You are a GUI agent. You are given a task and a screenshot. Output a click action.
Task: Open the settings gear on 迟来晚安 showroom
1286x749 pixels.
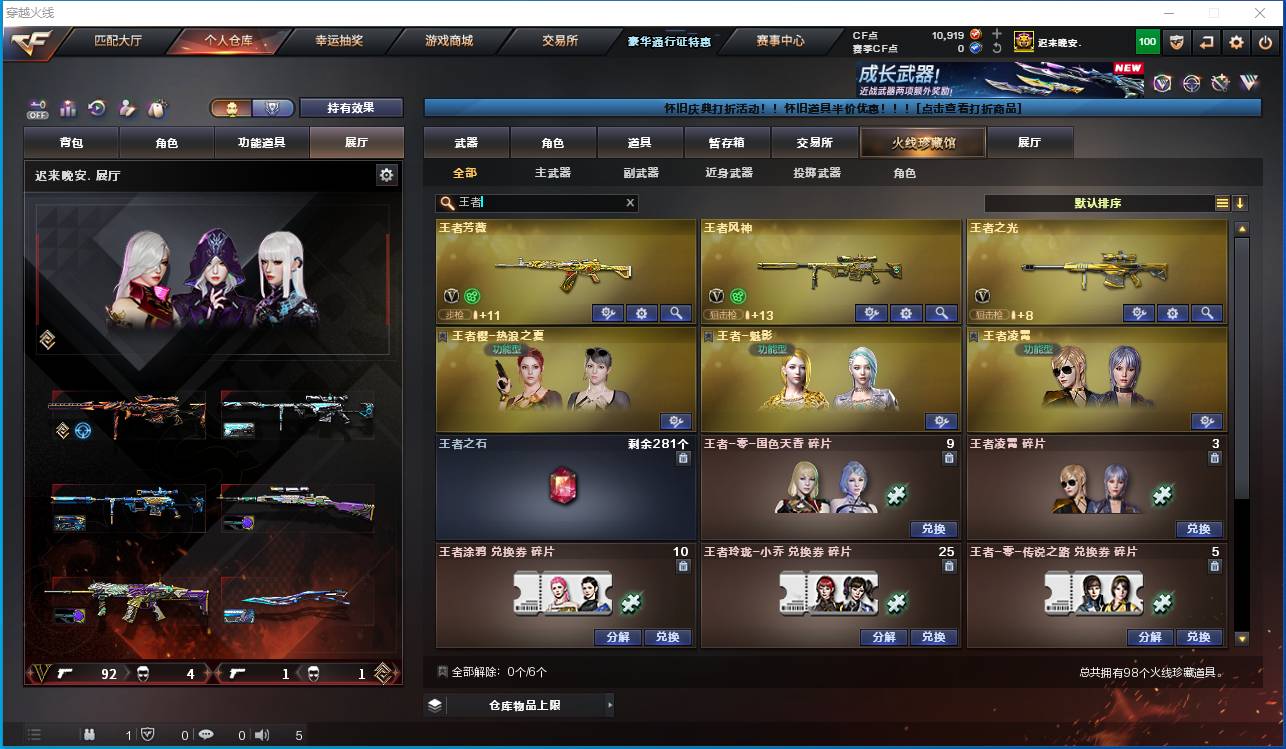388,174
